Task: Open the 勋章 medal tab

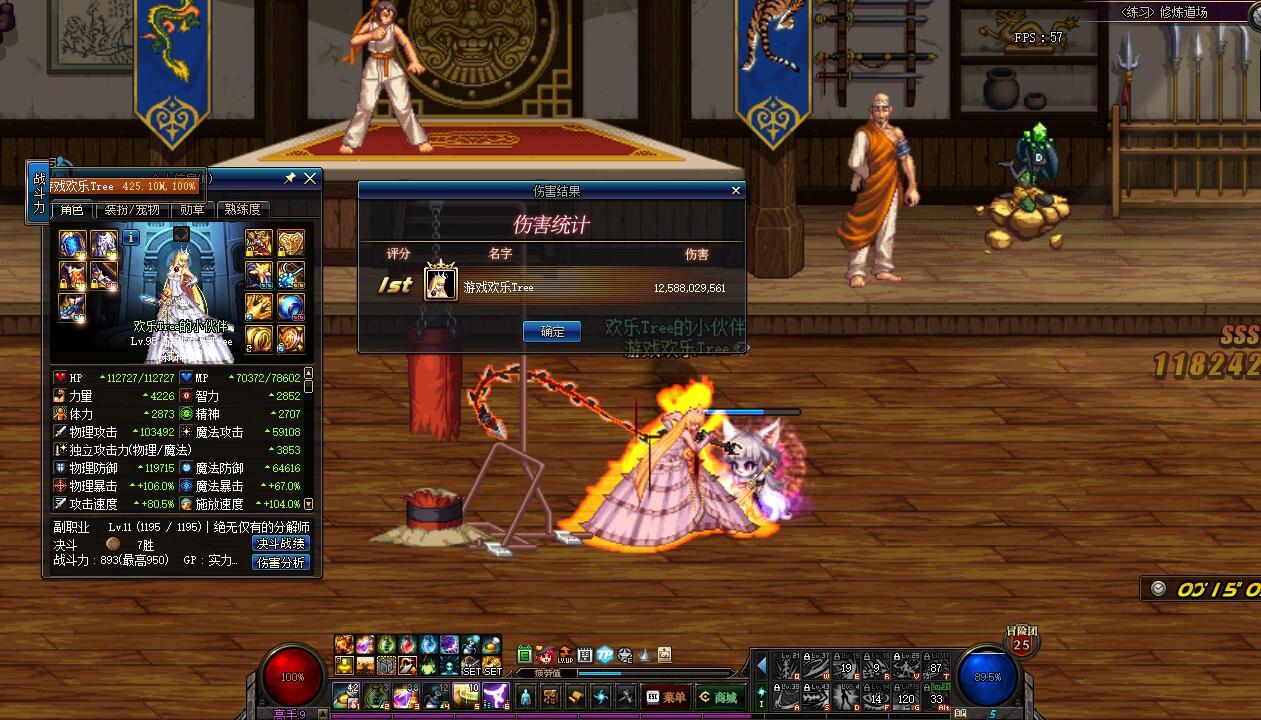Action: [192, 210]
